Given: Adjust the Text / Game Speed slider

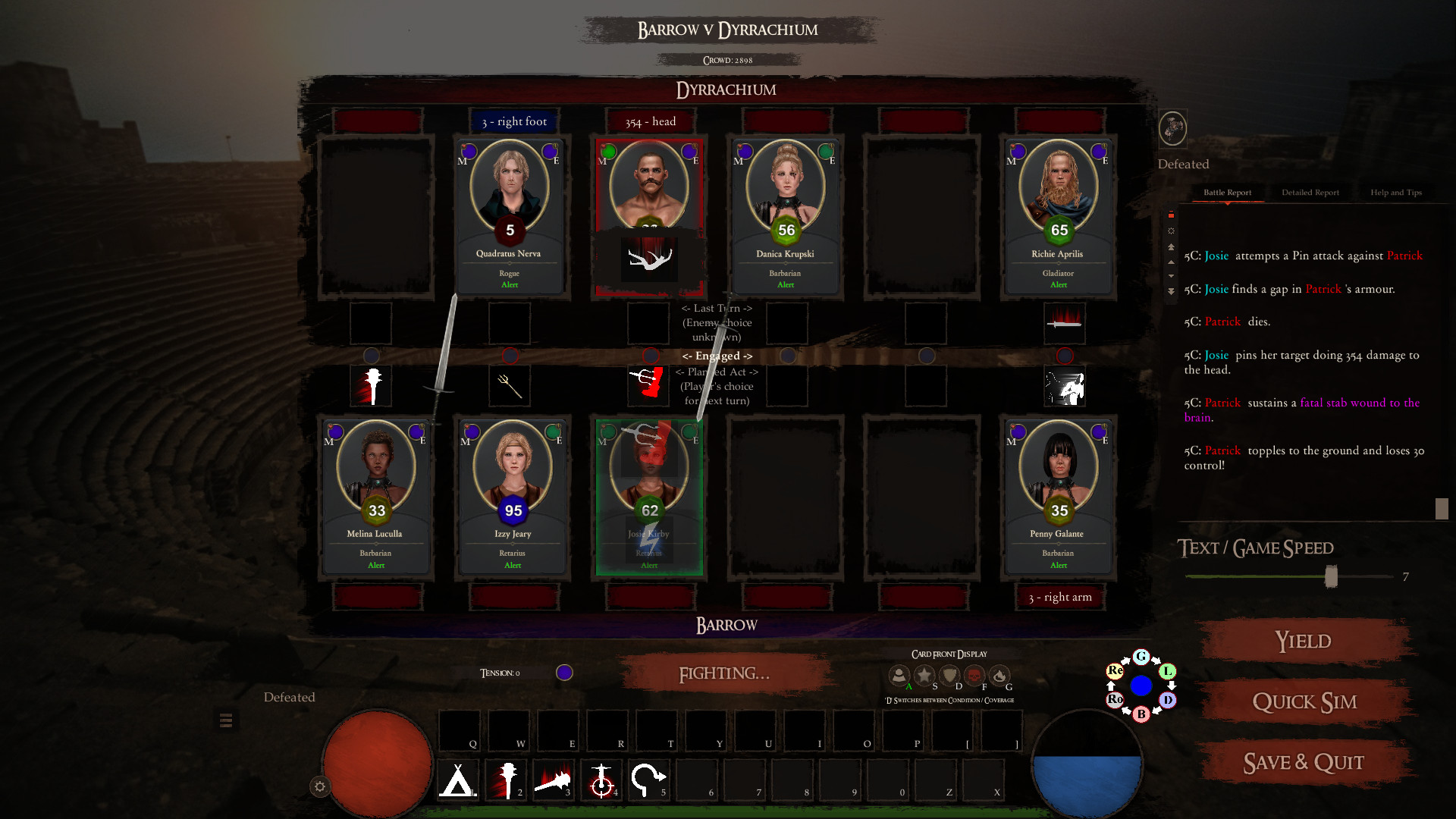Looking at the screenshot, I should tap(1330, 576).
